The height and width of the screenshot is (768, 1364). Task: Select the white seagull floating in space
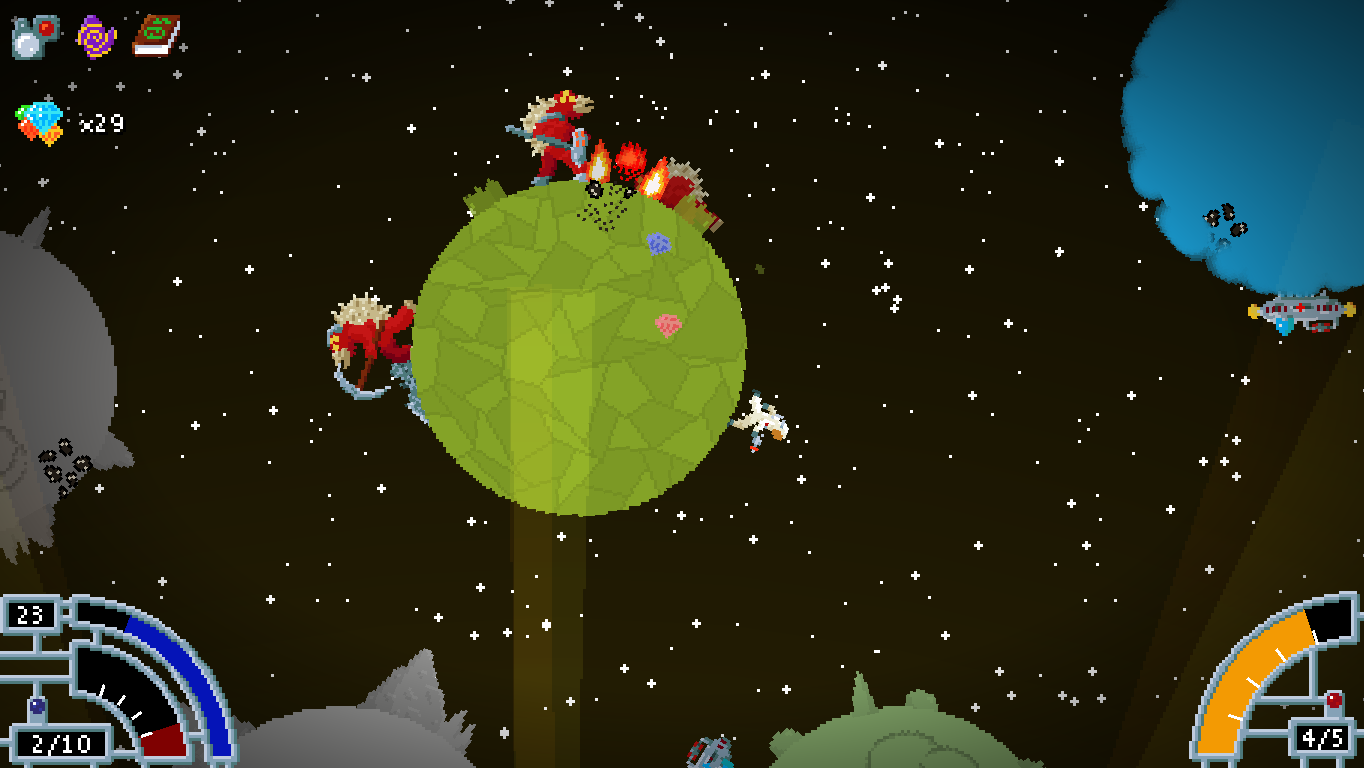coord(763,423)
